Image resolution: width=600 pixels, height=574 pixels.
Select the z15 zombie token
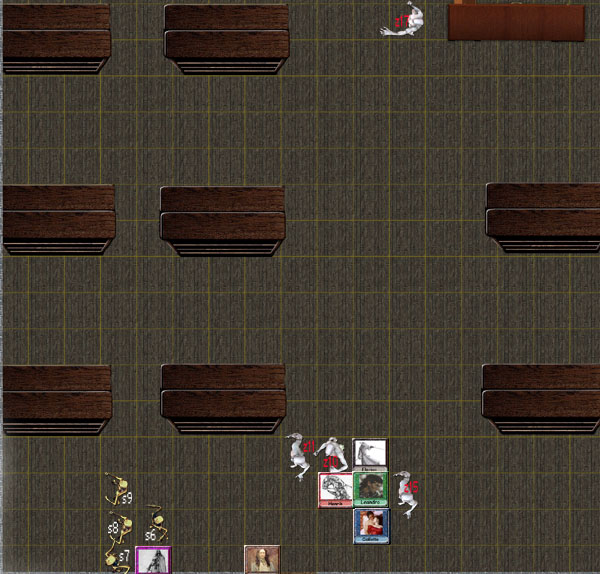coord(406,490)
